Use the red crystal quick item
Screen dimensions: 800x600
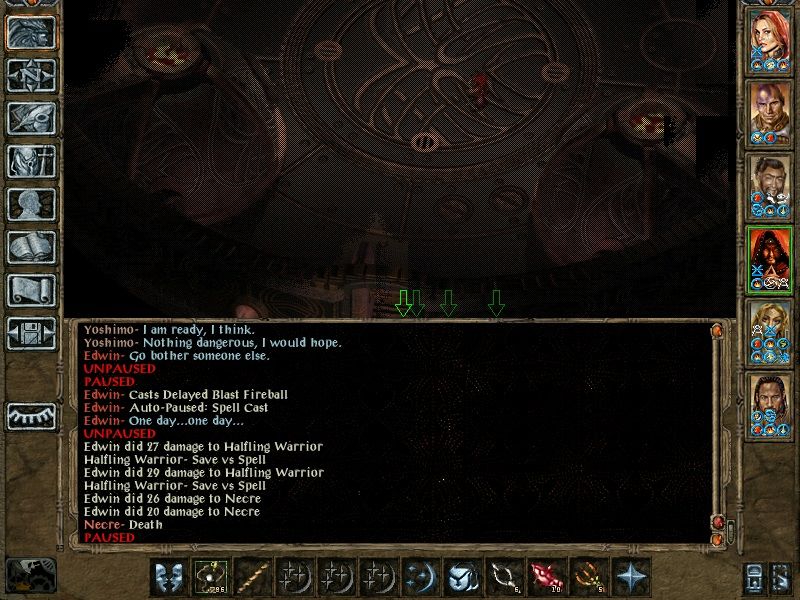(547, 576)
